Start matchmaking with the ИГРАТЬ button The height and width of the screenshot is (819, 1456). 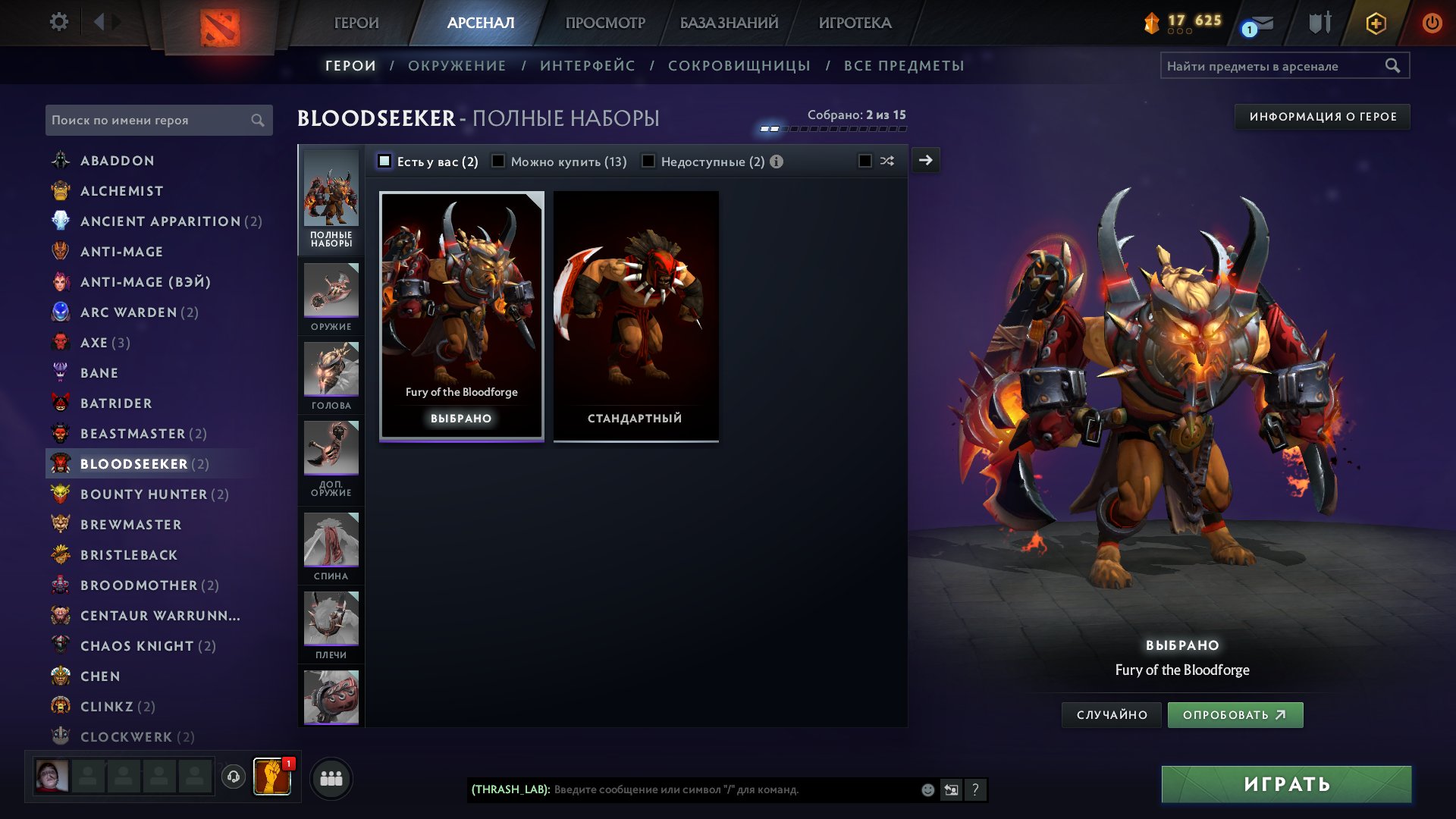[1286, 784]
